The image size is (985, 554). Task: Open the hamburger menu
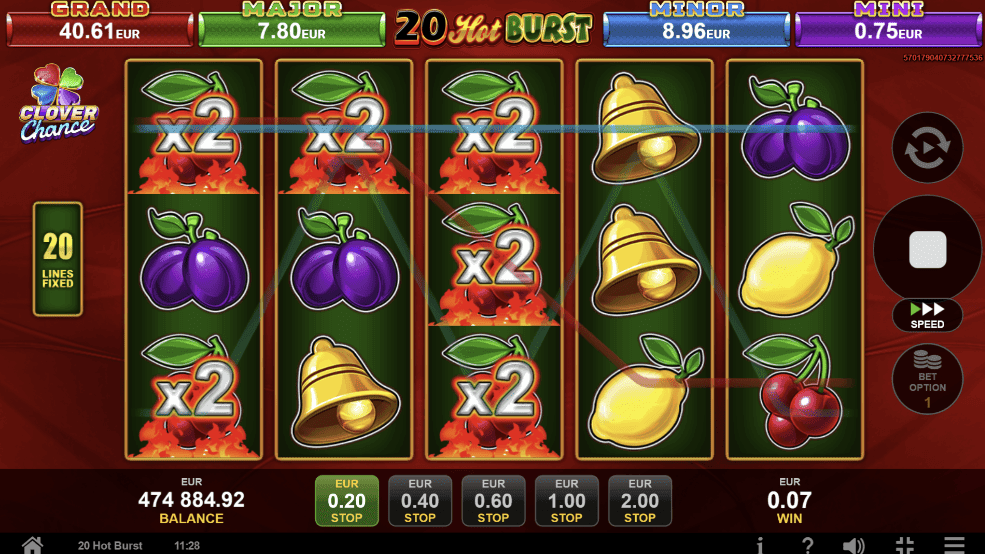coord(954,545)
